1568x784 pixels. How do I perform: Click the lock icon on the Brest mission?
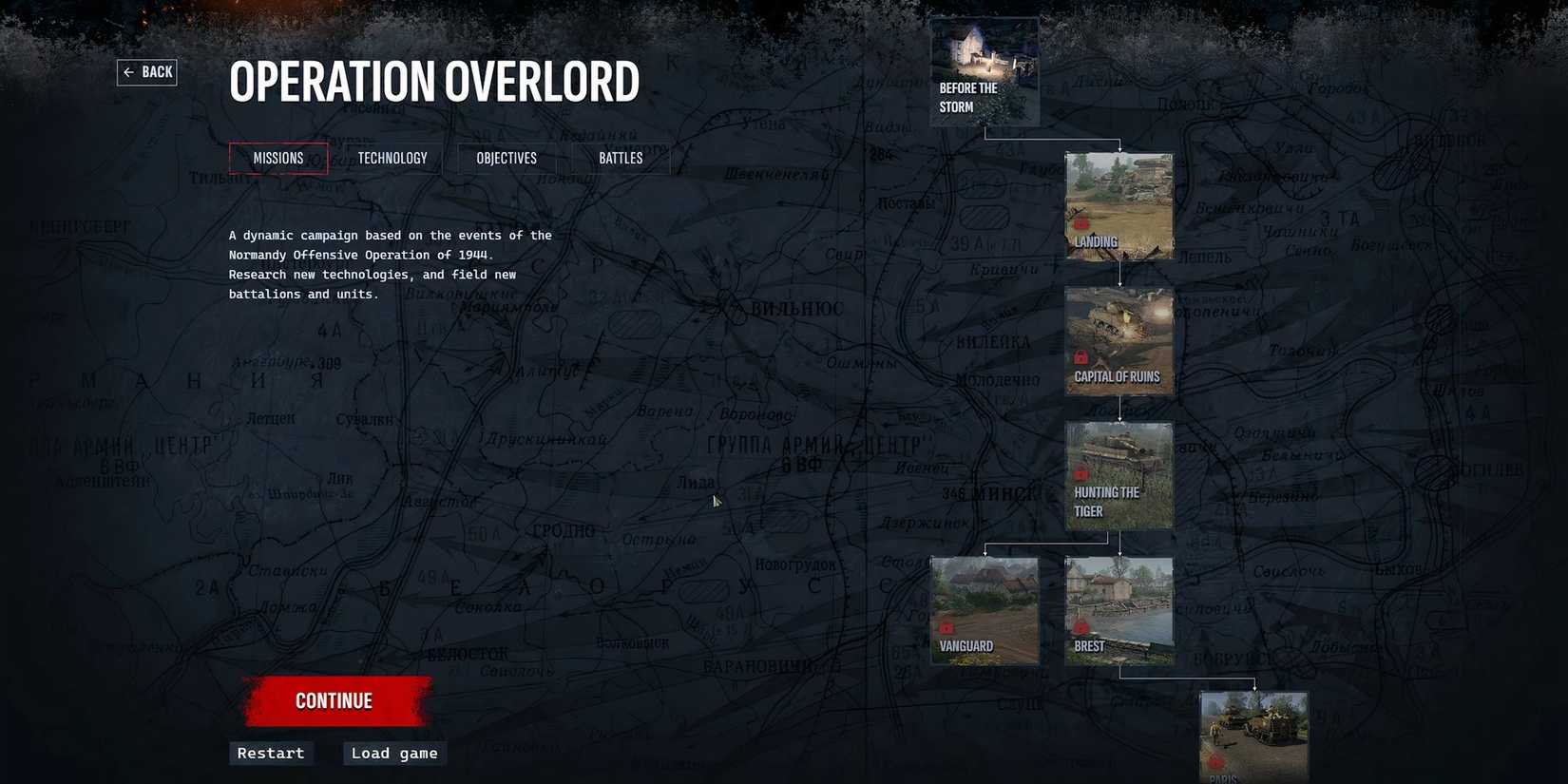click(x=1081, y=627)
